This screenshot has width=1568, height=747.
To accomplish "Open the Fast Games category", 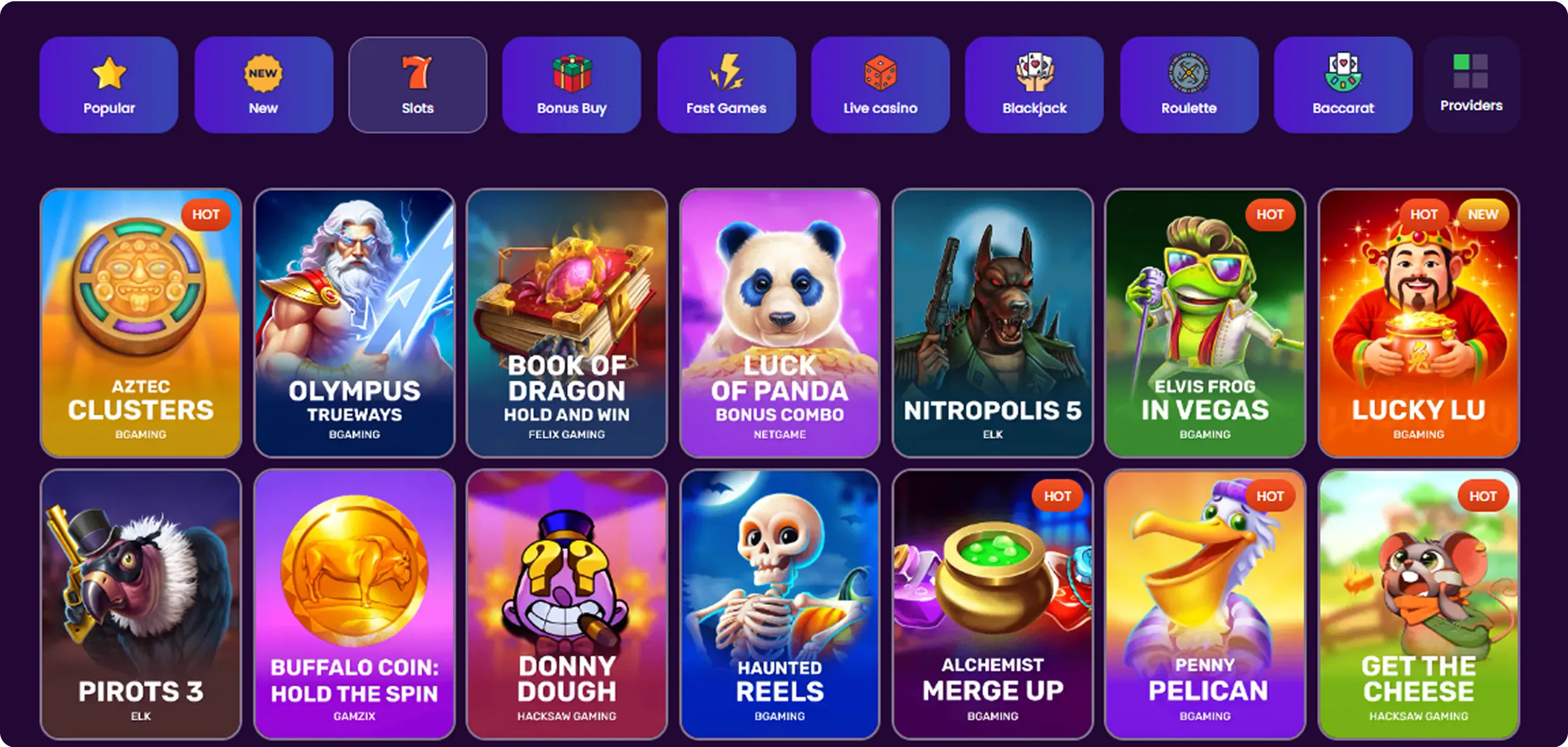I will click(x=726, y=85).
